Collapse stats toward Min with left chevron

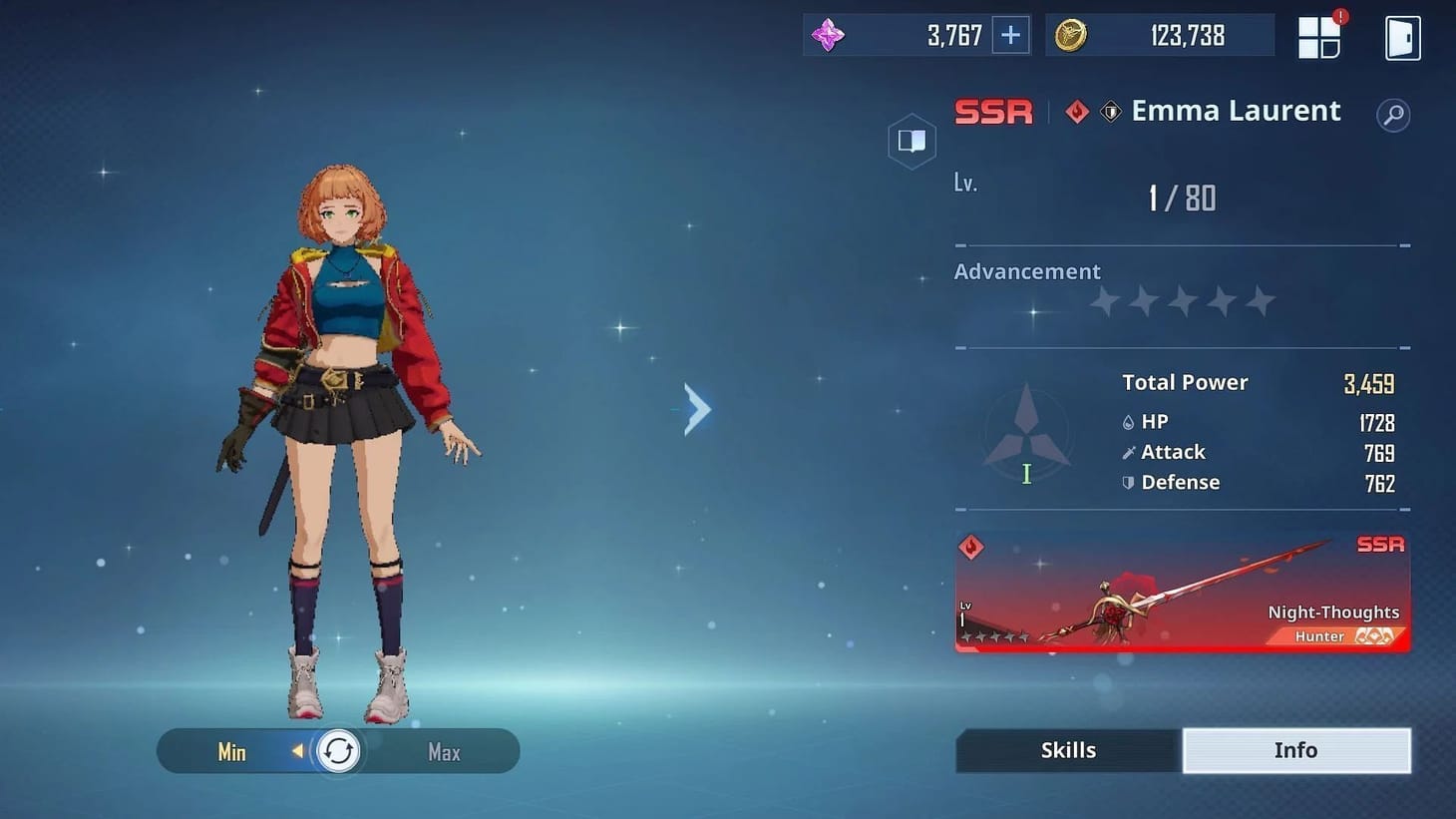(x=298, y=751)
